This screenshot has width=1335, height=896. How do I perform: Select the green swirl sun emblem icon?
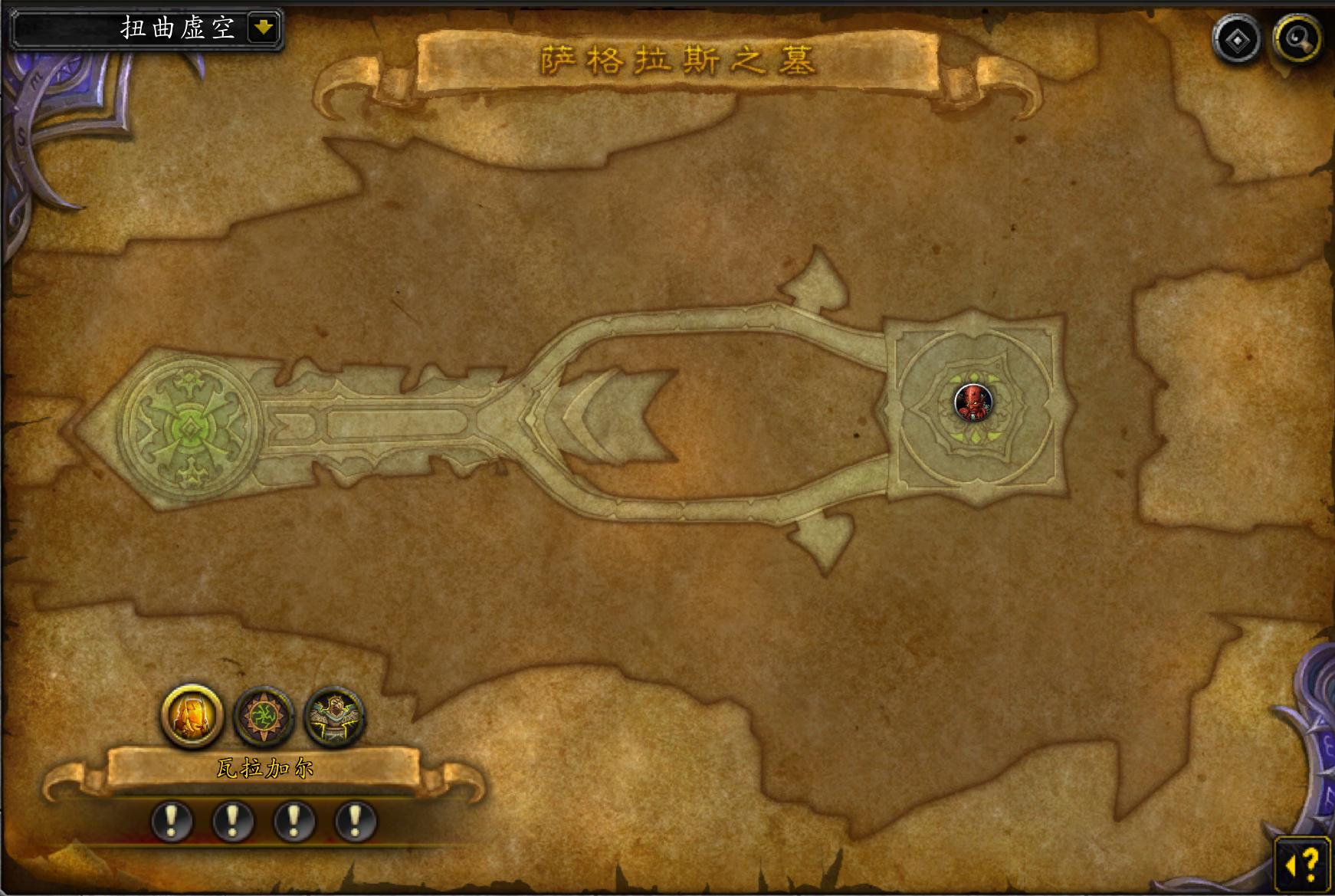tap(264, 717)
